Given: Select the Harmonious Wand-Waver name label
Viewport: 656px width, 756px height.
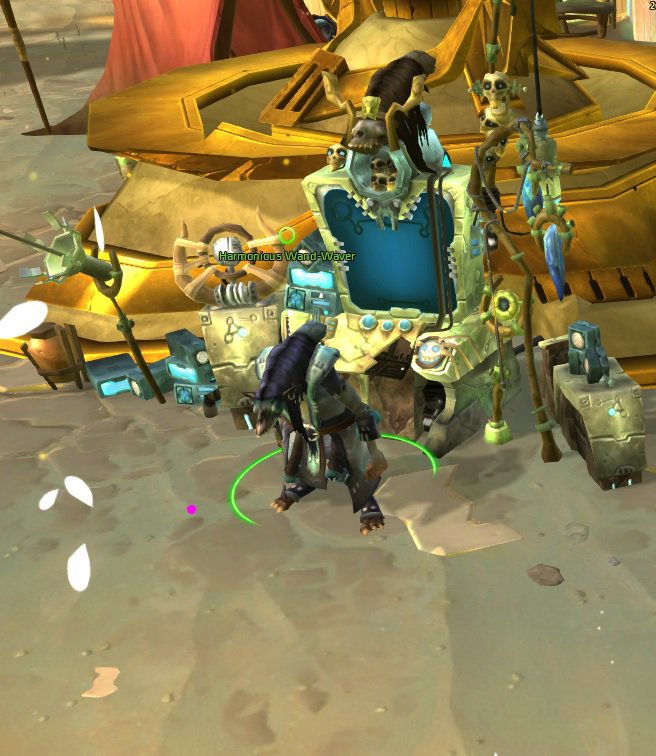Looking at the screenshot, I should 286,257.
